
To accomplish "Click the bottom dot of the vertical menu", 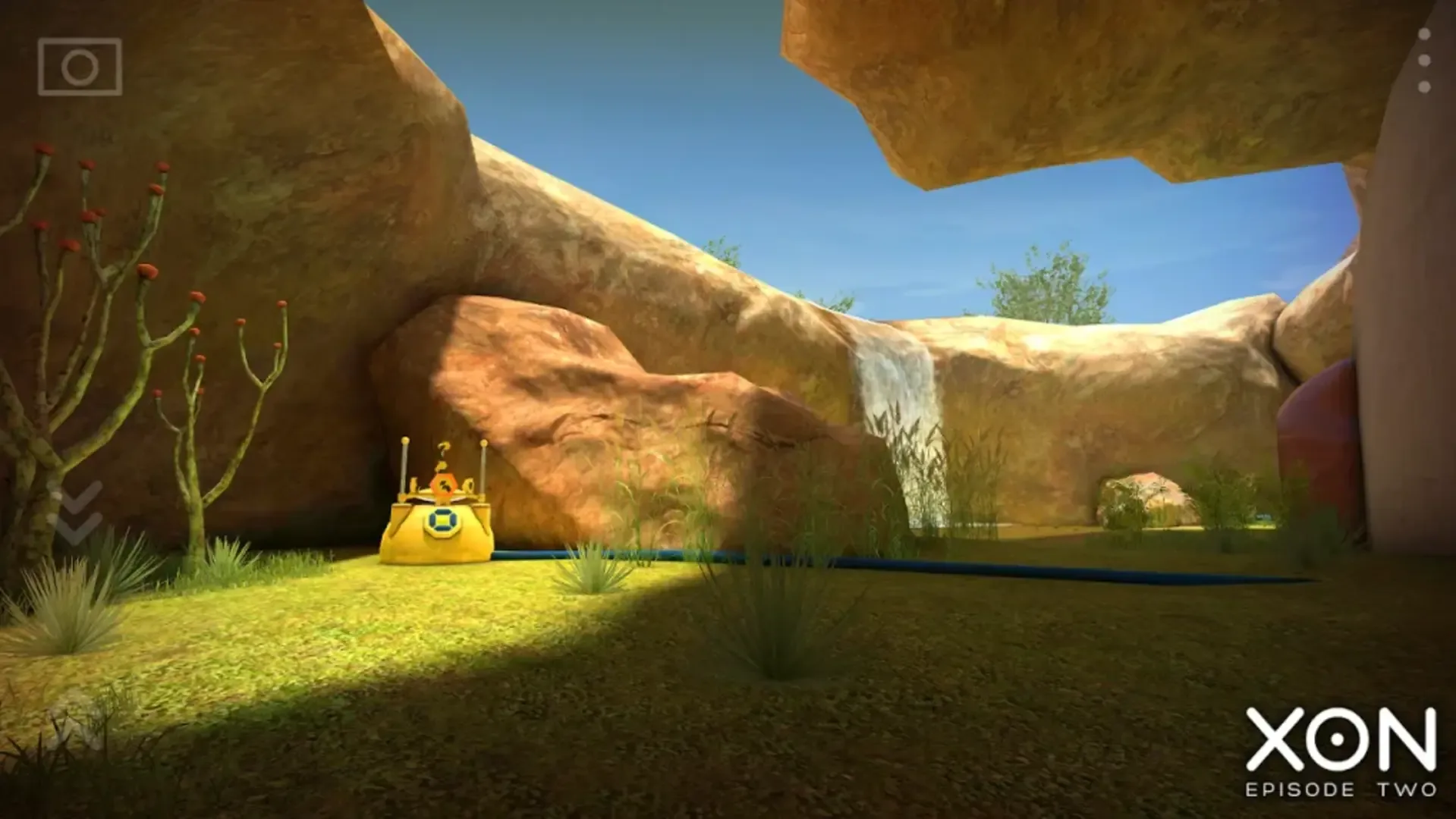I will (x=1424, y=86).
